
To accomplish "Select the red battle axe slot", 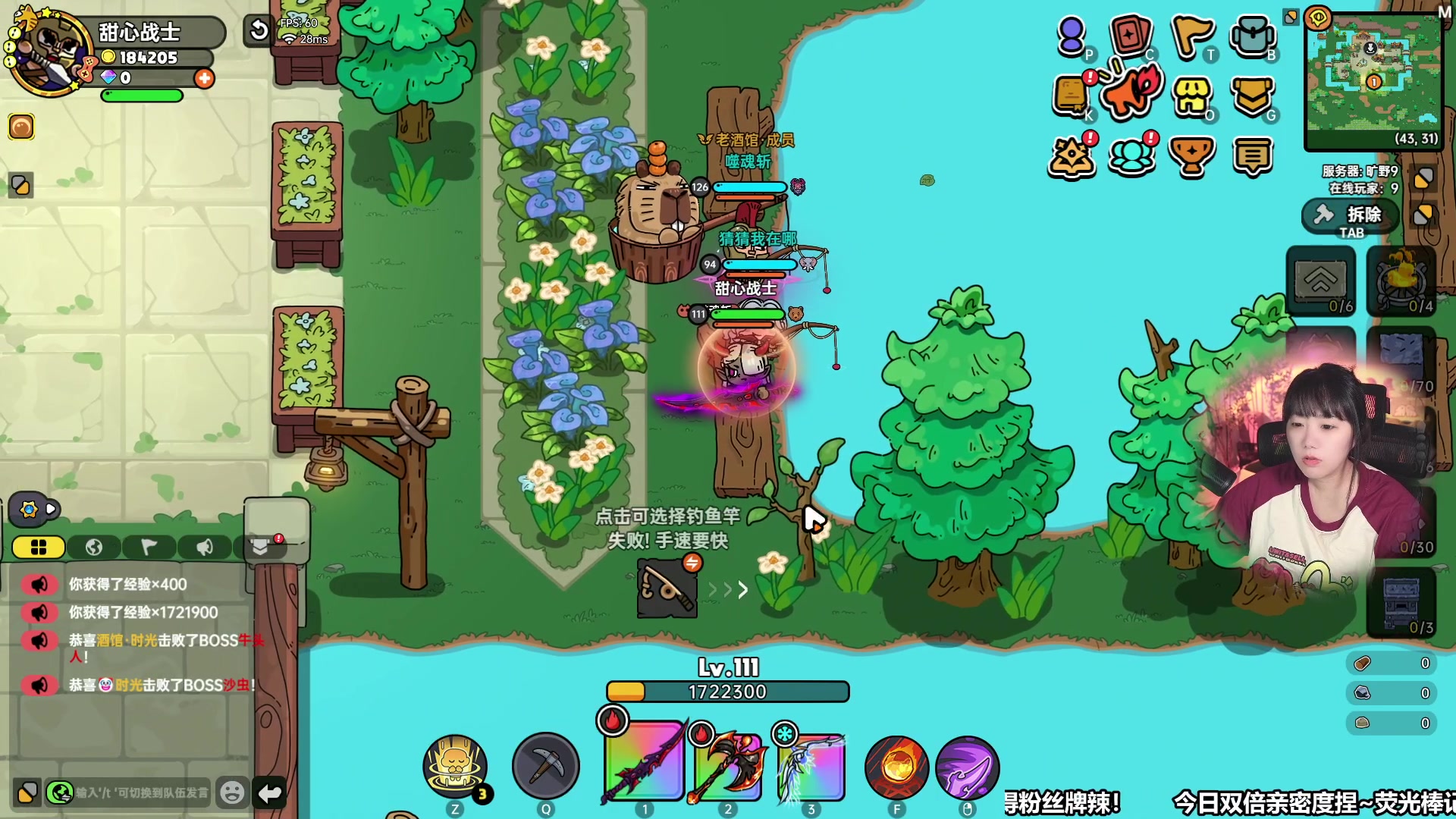I will 727,764.
